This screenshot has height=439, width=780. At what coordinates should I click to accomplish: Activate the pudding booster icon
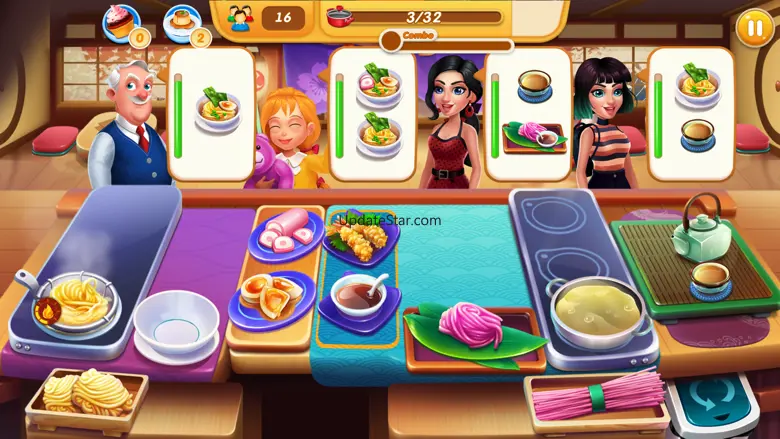click(x=183, y=20)
